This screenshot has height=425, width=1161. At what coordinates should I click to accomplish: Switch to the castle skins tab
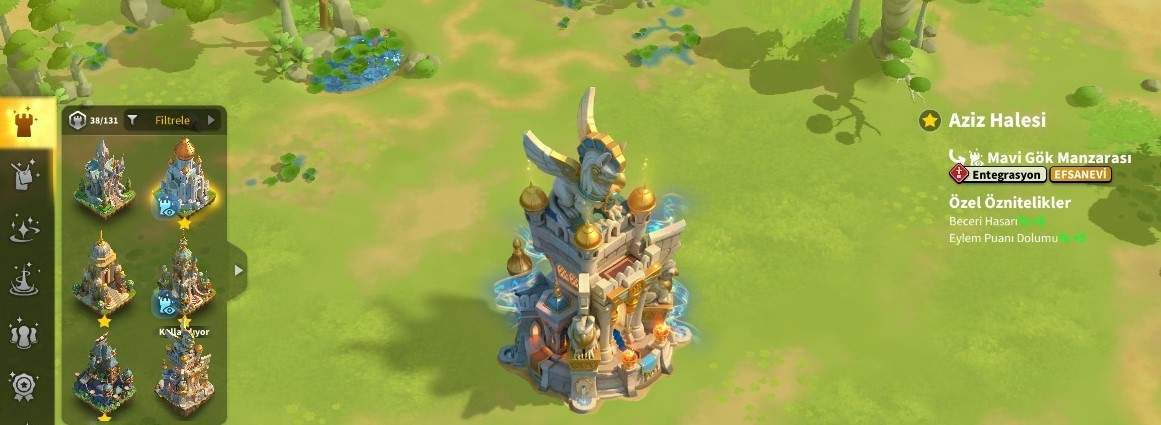point(25,123)
